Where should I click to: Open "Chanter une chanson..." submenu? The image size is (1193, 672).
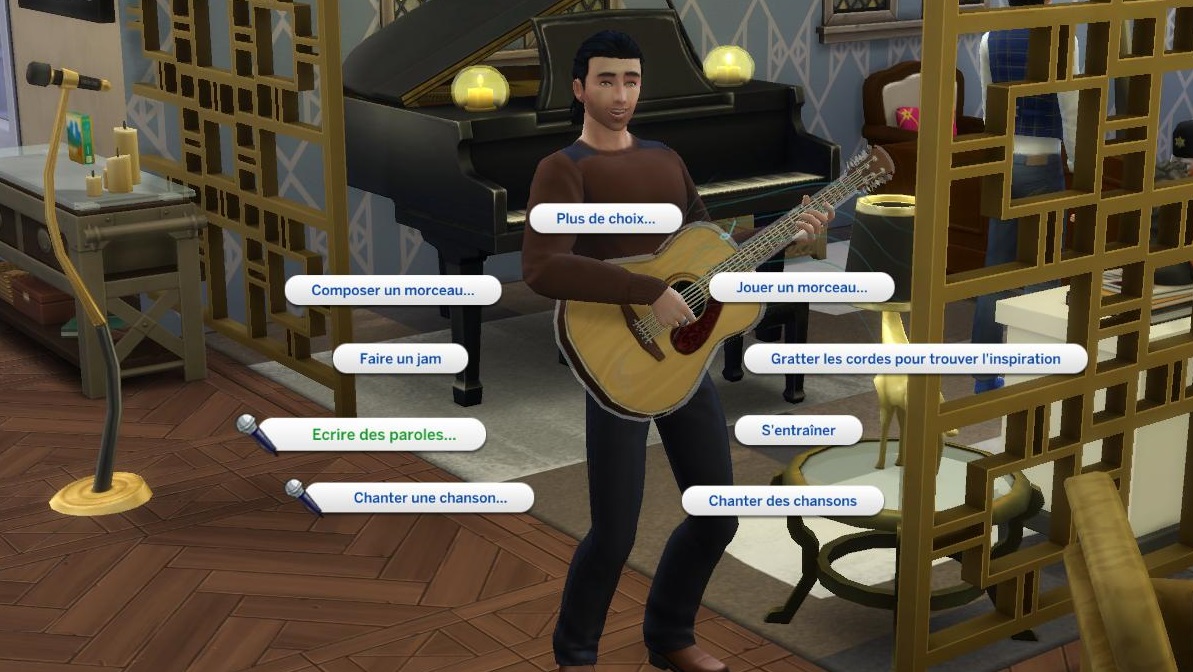tap(430, 498)
